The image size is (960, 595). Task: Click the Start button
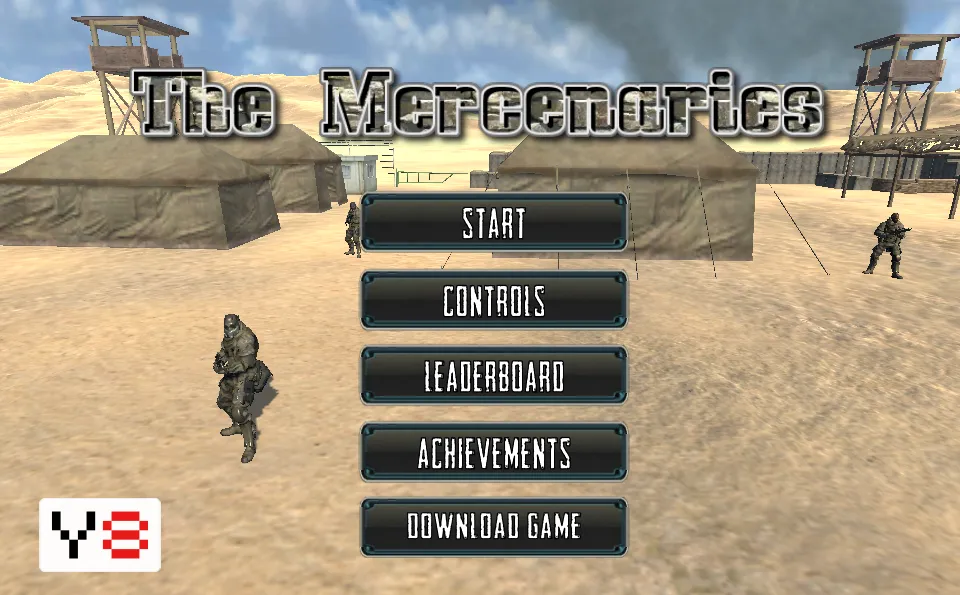tap(494, 223)
